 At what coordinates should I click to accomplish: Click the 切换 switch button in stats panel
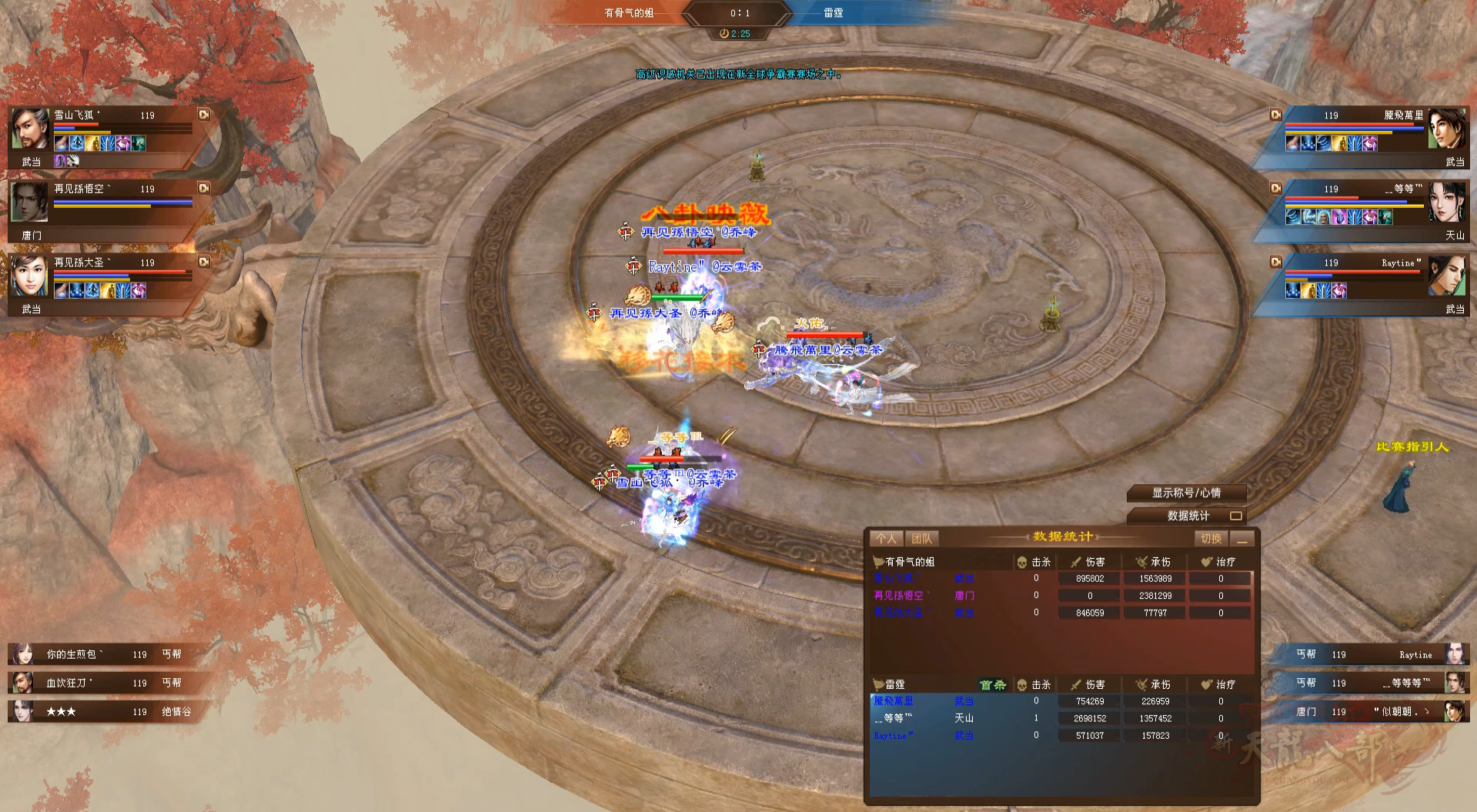click(1211, 539)
